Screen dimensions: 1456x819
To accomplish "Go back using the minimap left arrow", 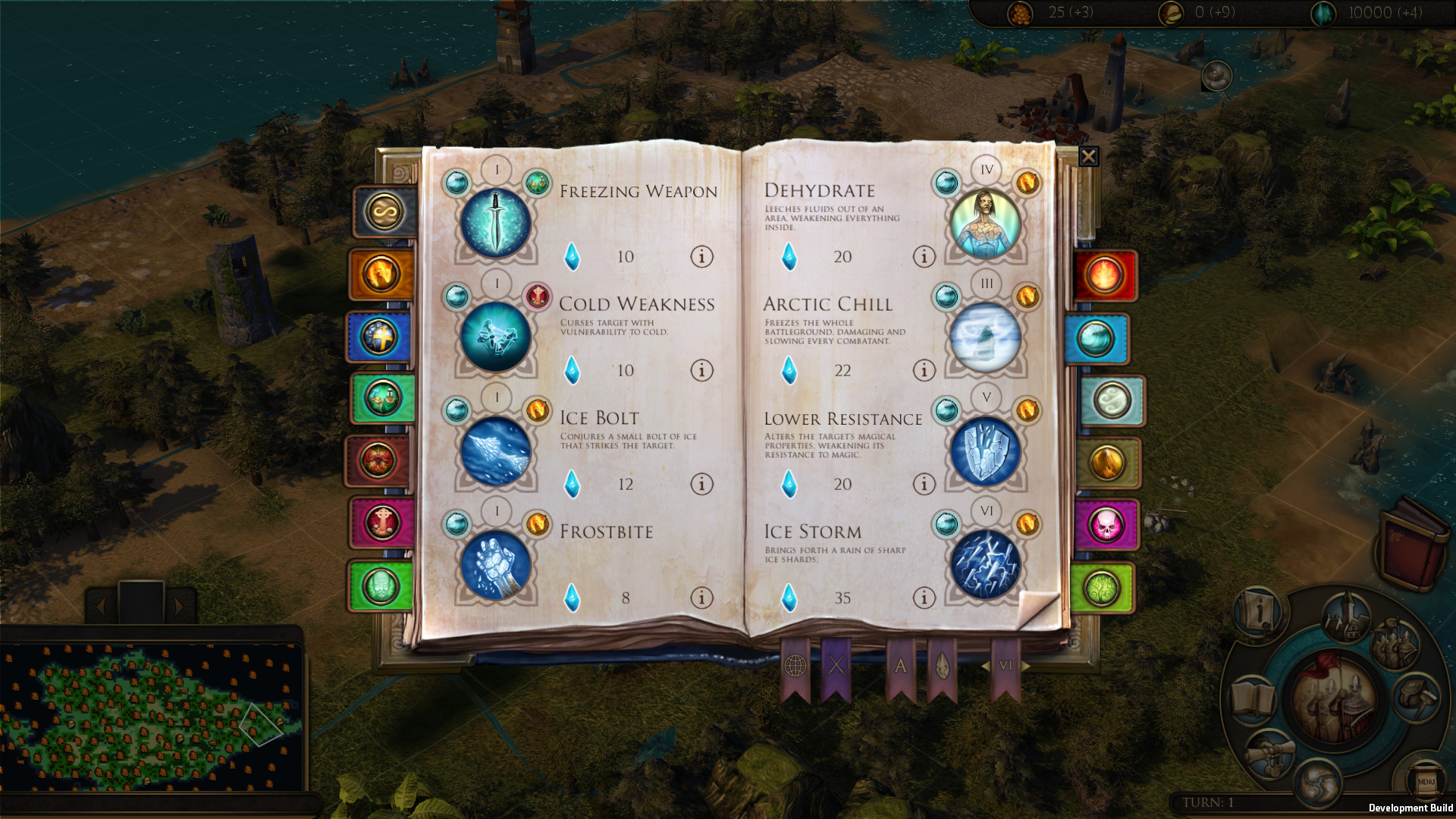I will (99, 607).
